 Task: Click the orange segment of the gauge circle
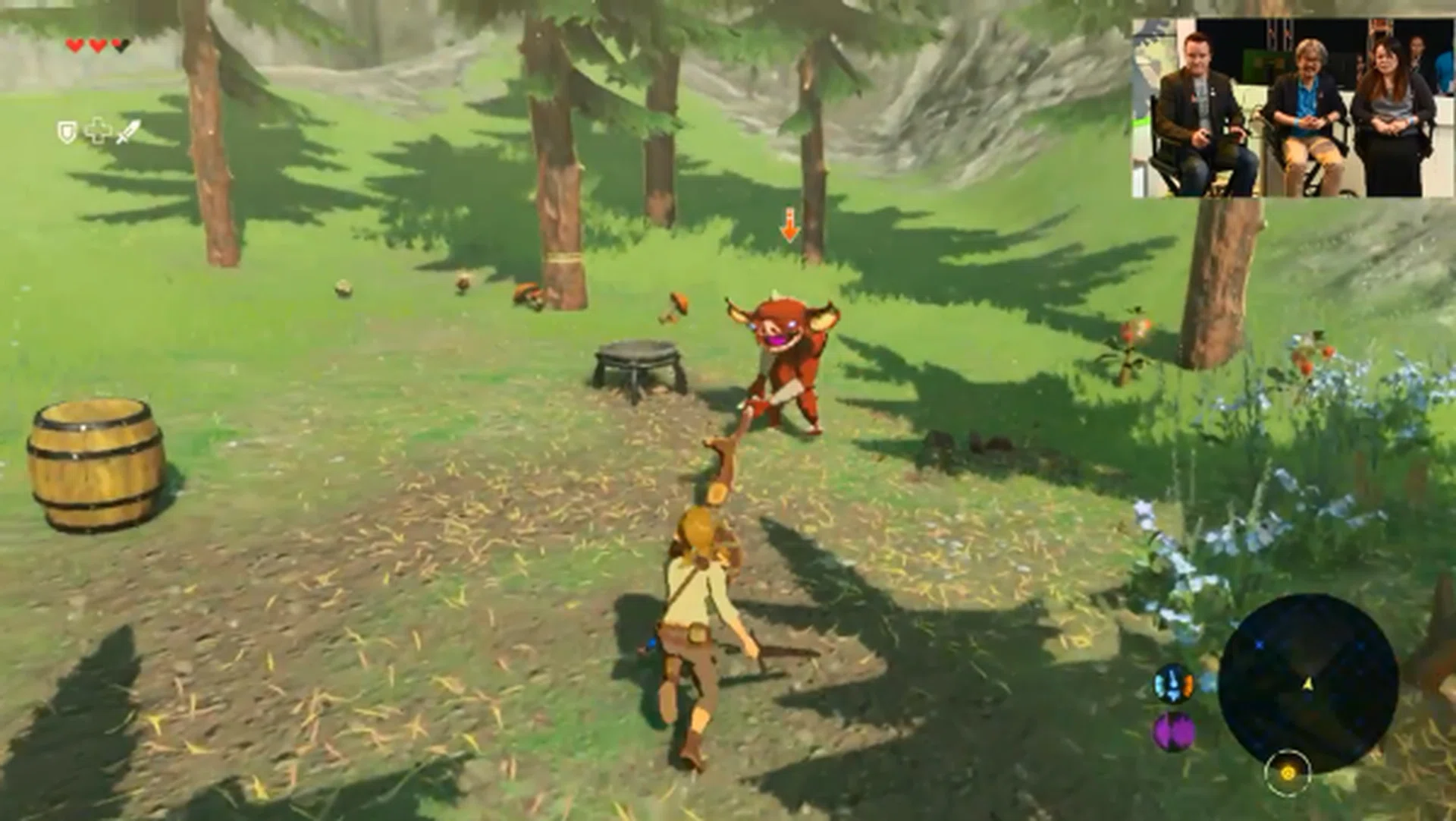(1188, 685)
